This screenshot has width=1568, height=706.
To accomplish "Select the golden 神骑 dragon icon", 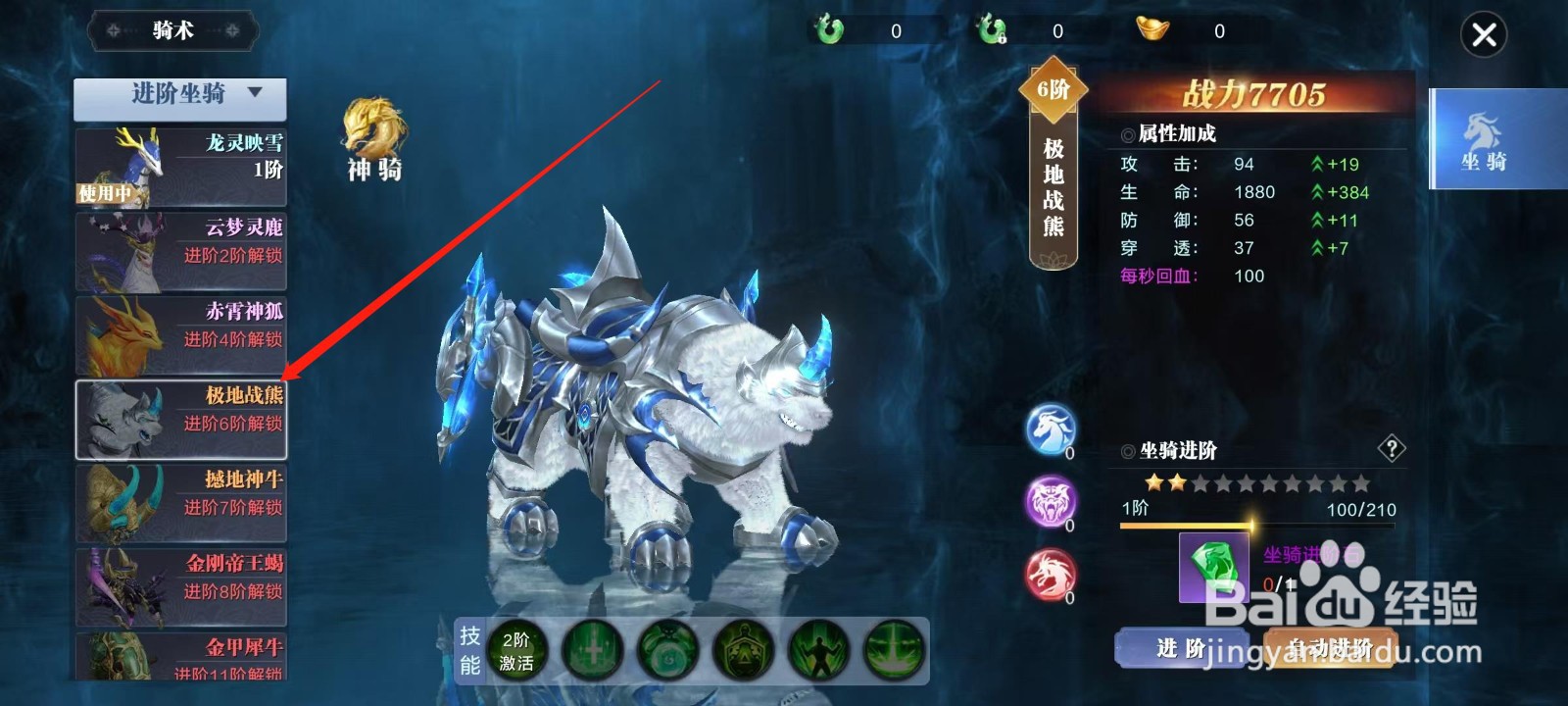I will pos(372,127).
